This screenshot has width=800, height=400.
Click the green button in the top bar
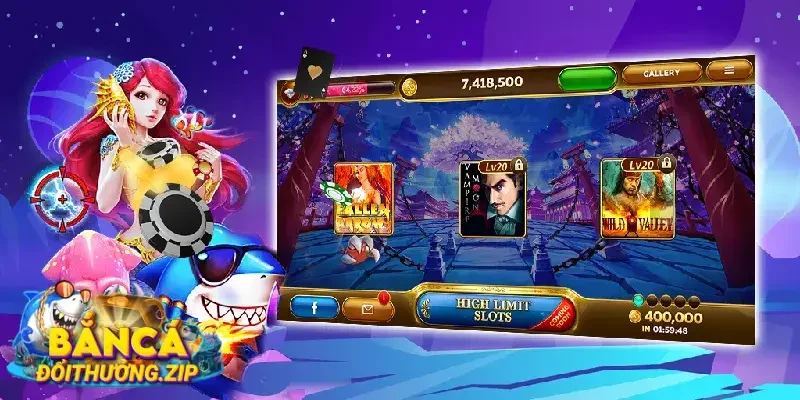coord(587,79)
